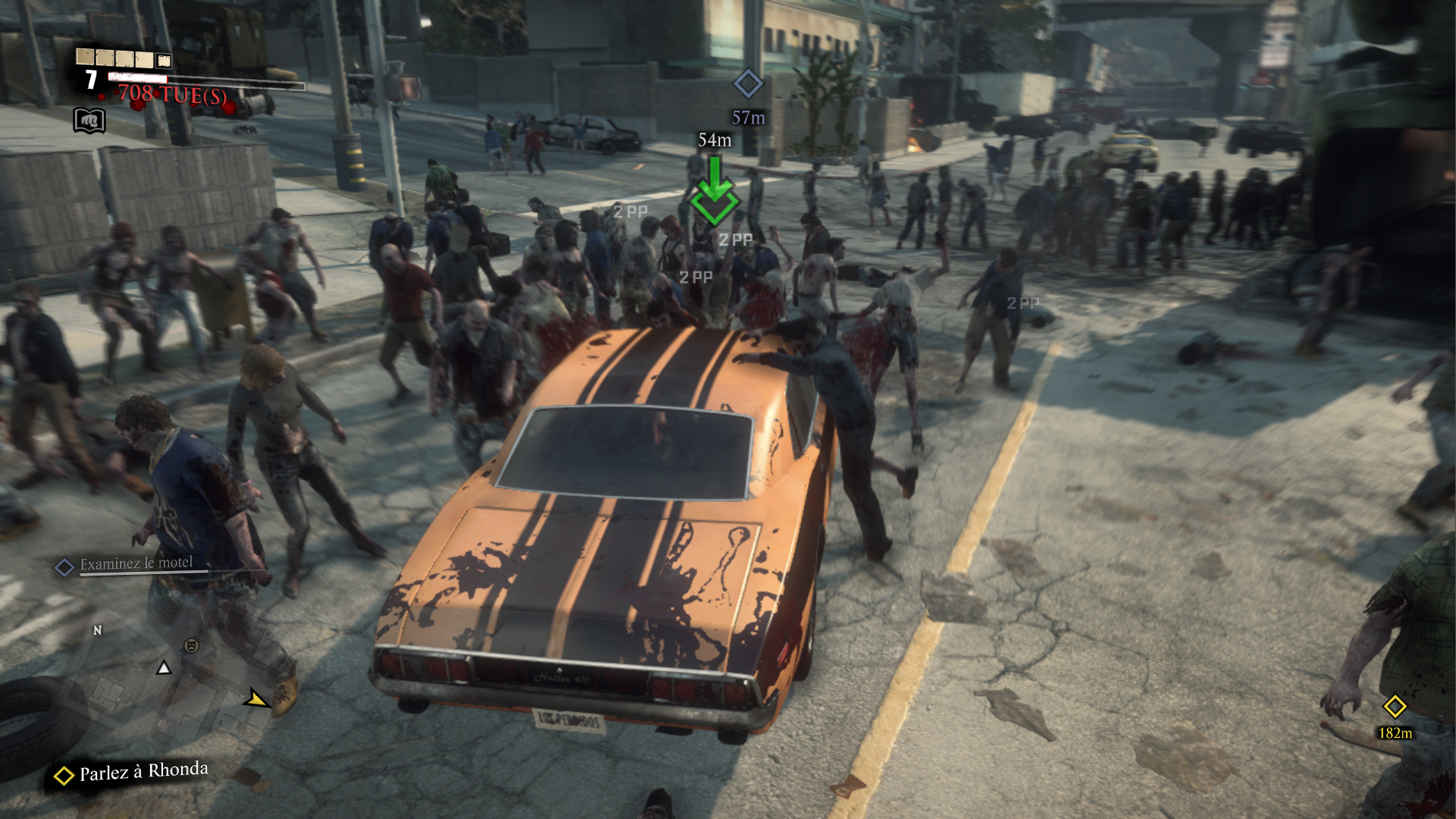Open the 57m distance label dropdown

click(747, 118)
